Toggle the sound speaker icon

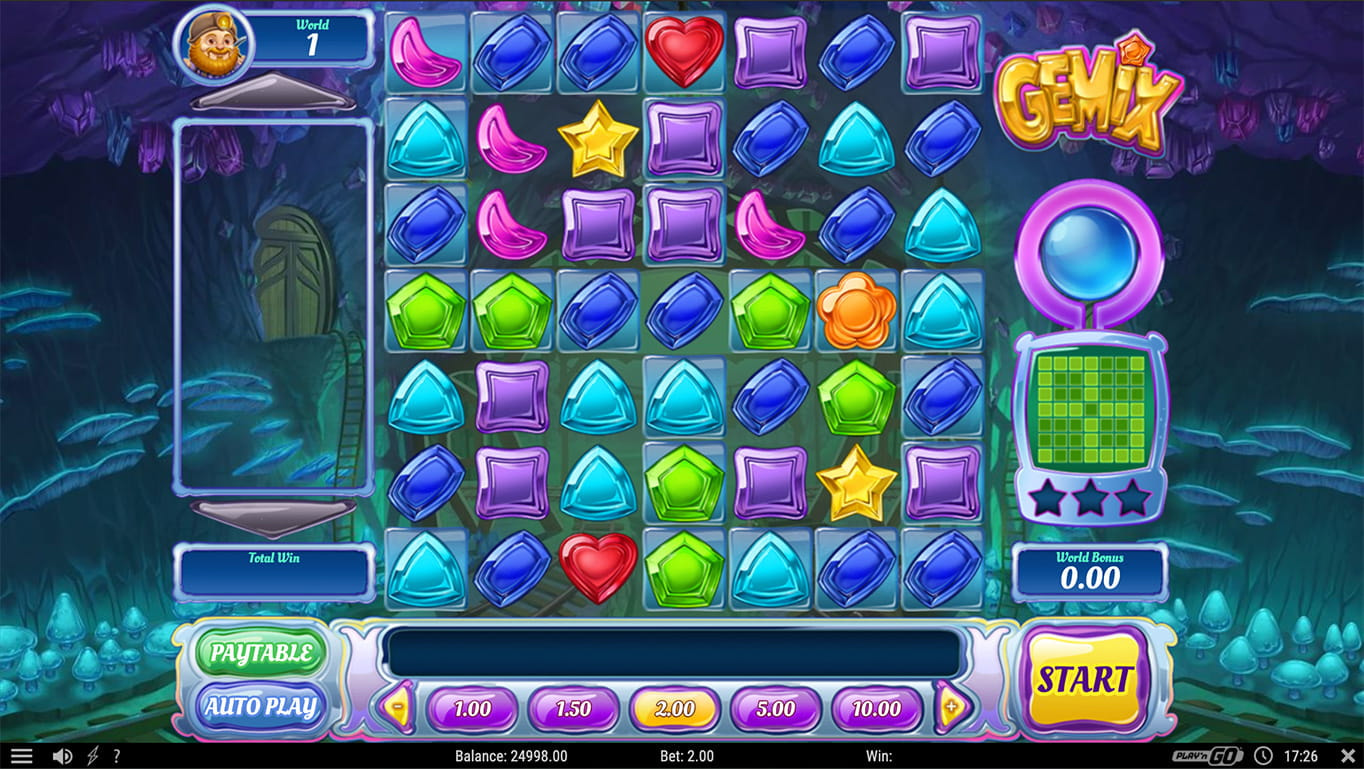(x=62, y=756)
